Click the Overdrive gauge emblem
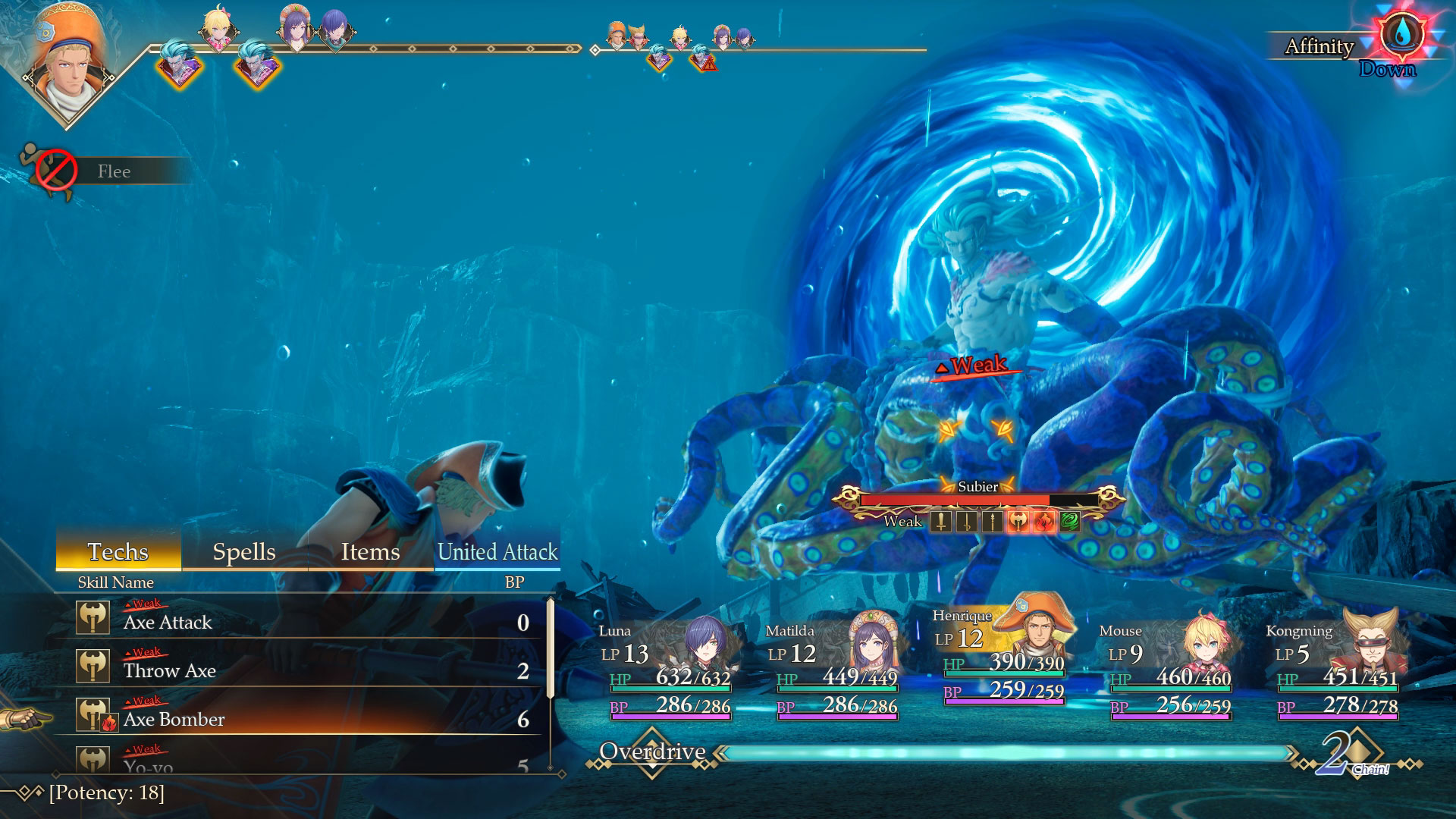1456x819 pixels. click(x=652, y=752)
